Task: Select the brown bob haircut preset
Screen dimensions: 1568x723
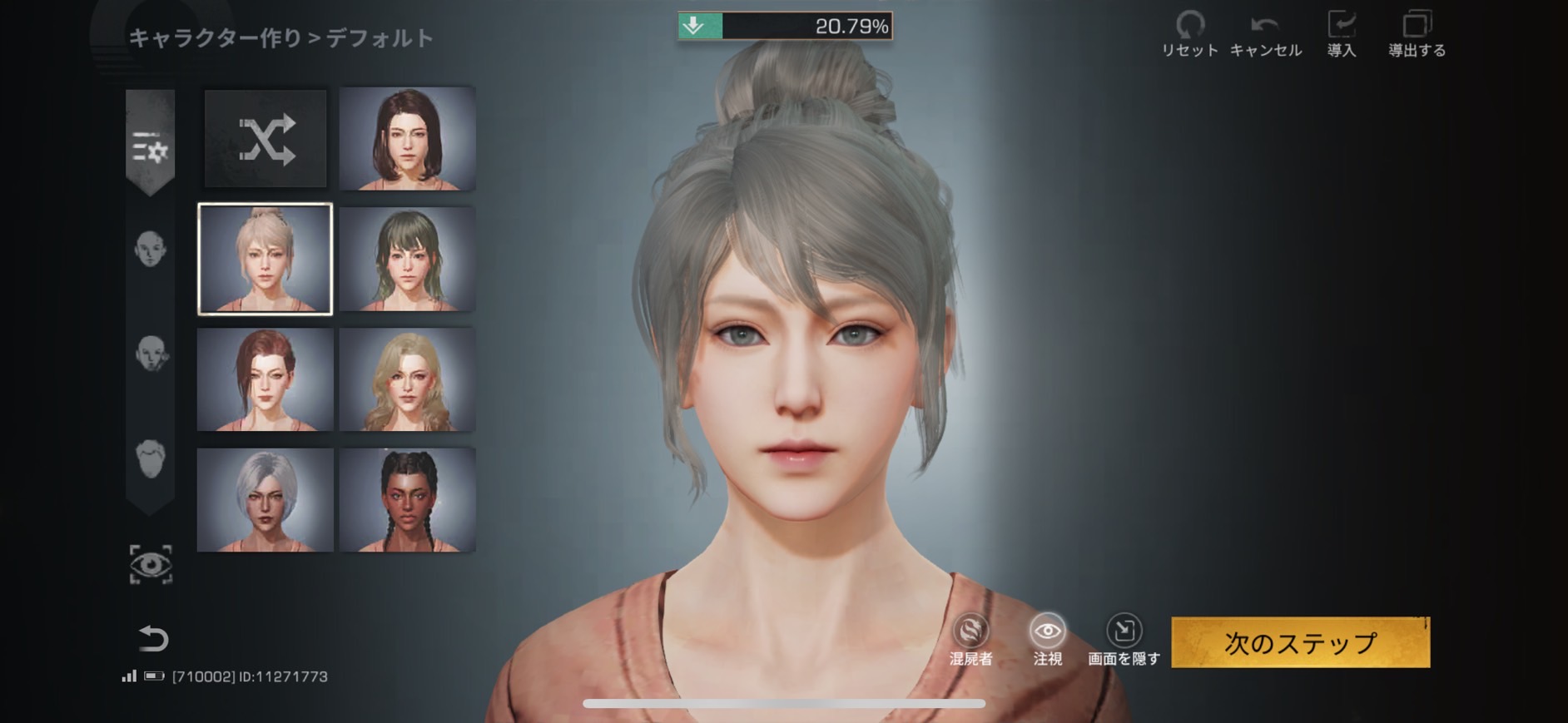Action: point(407,139)
